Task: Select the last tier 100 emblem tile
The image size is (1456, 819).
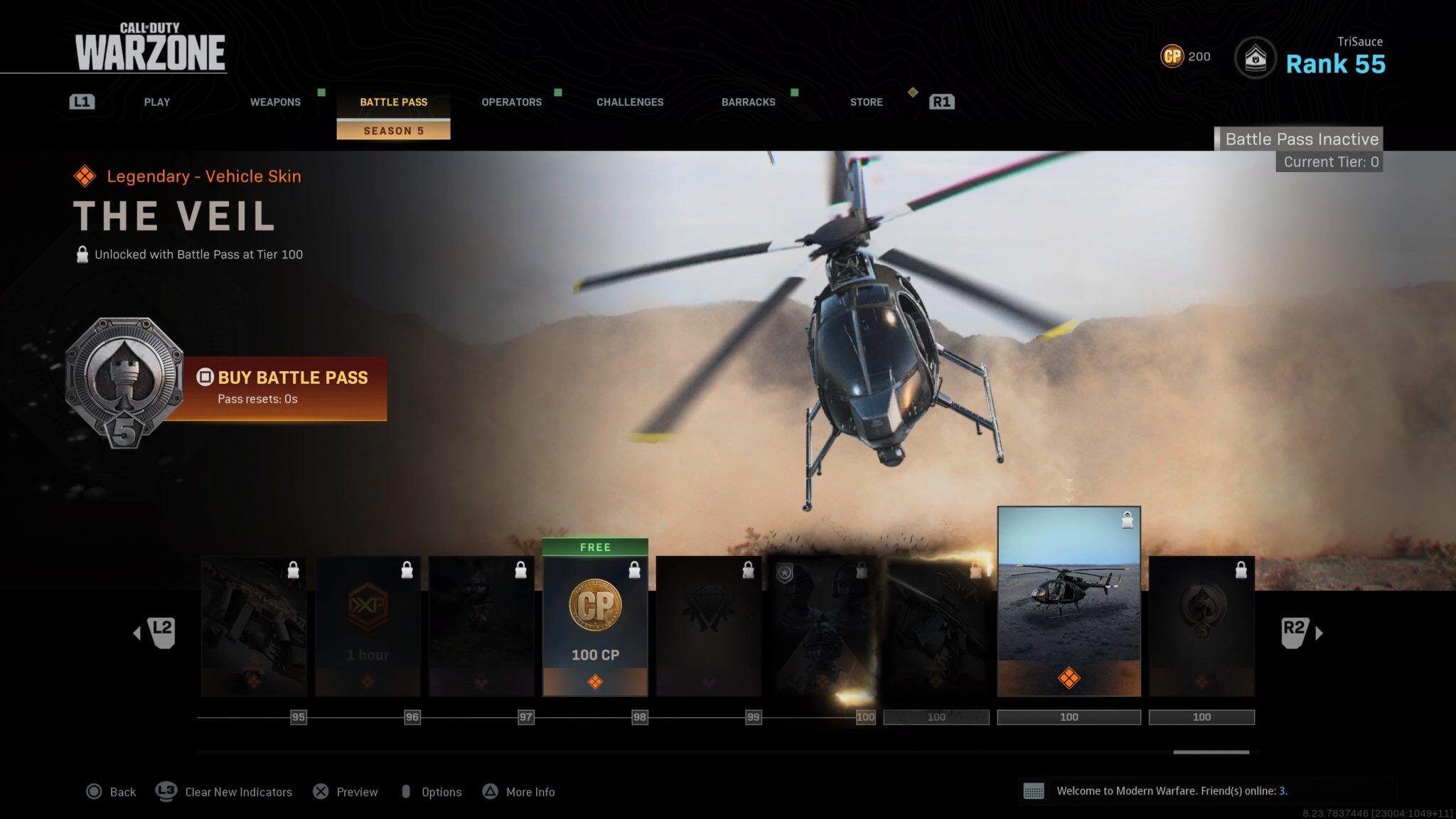Action: pos(1201,626)
